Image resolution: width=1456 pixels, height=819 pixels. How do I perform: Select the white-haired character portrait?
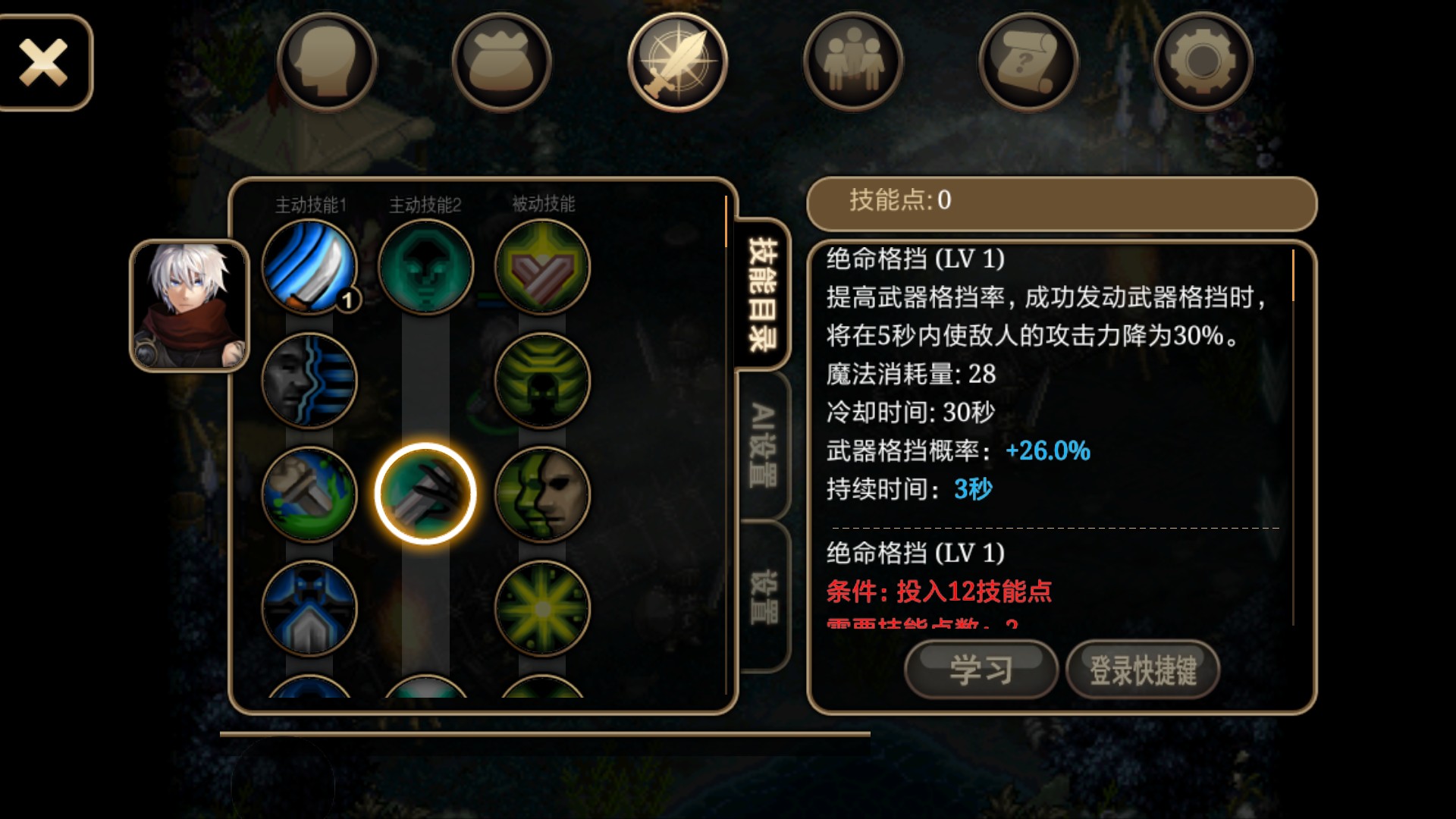(x=190, y=306)
